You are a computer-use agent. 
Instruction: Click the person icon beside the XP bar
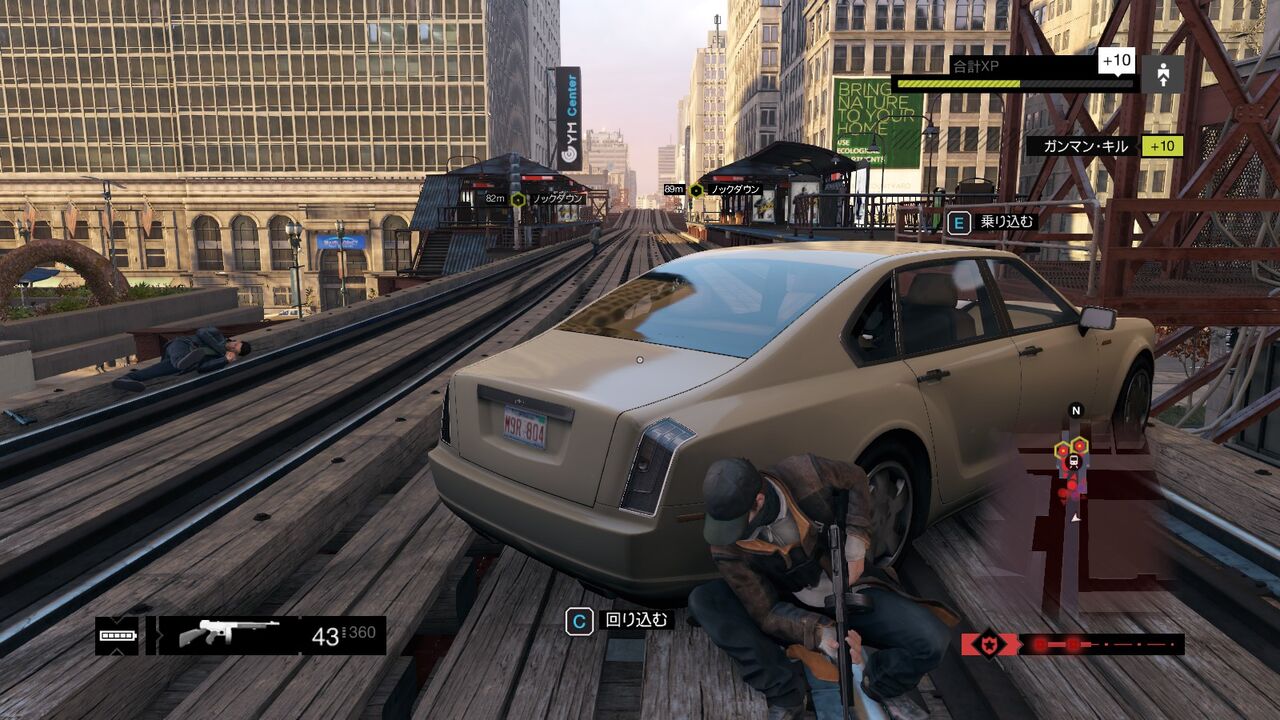1163,74
